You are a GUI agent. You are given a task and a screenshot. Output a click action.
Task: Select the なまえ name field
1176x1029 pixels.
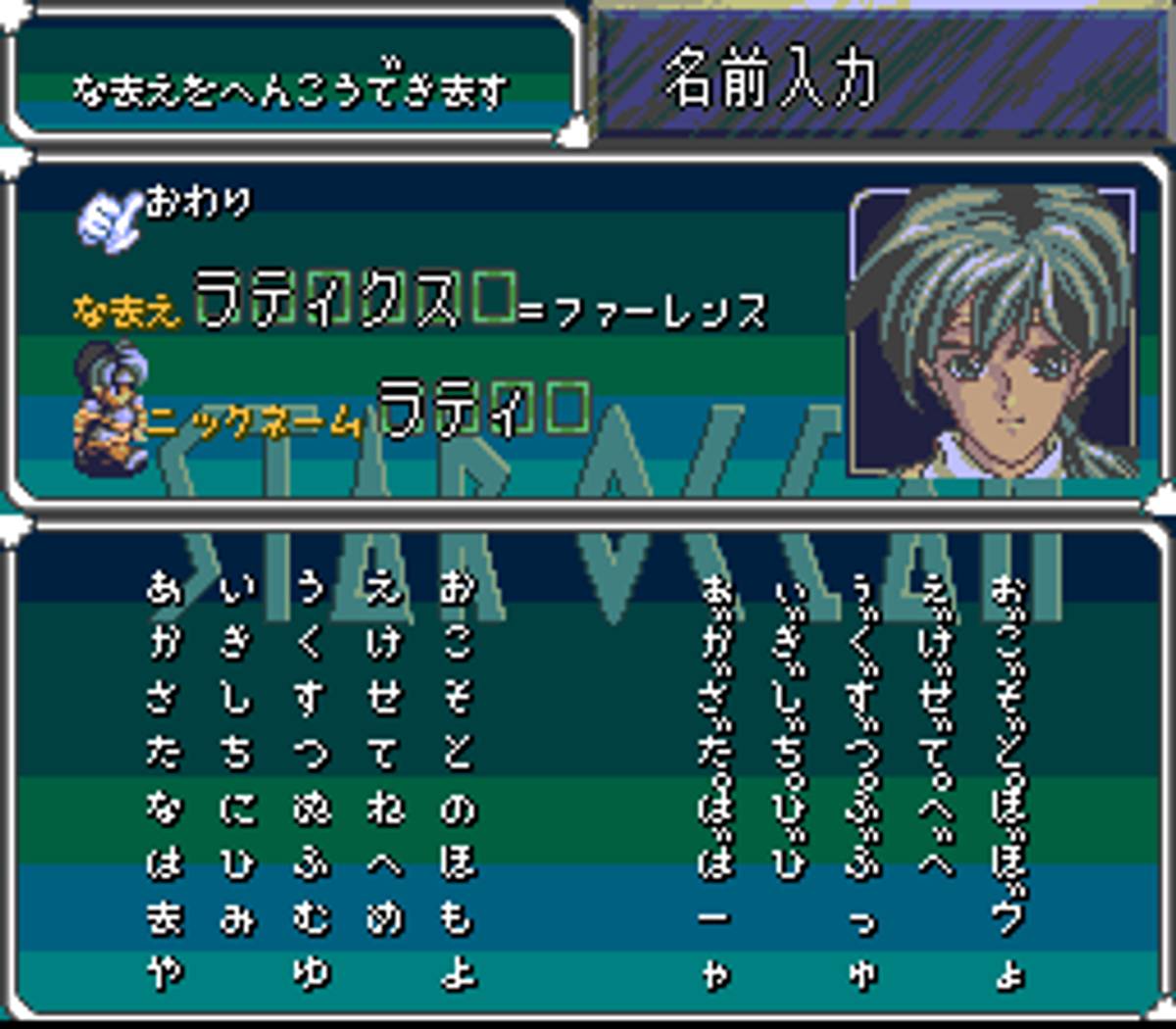click(127, 311)
